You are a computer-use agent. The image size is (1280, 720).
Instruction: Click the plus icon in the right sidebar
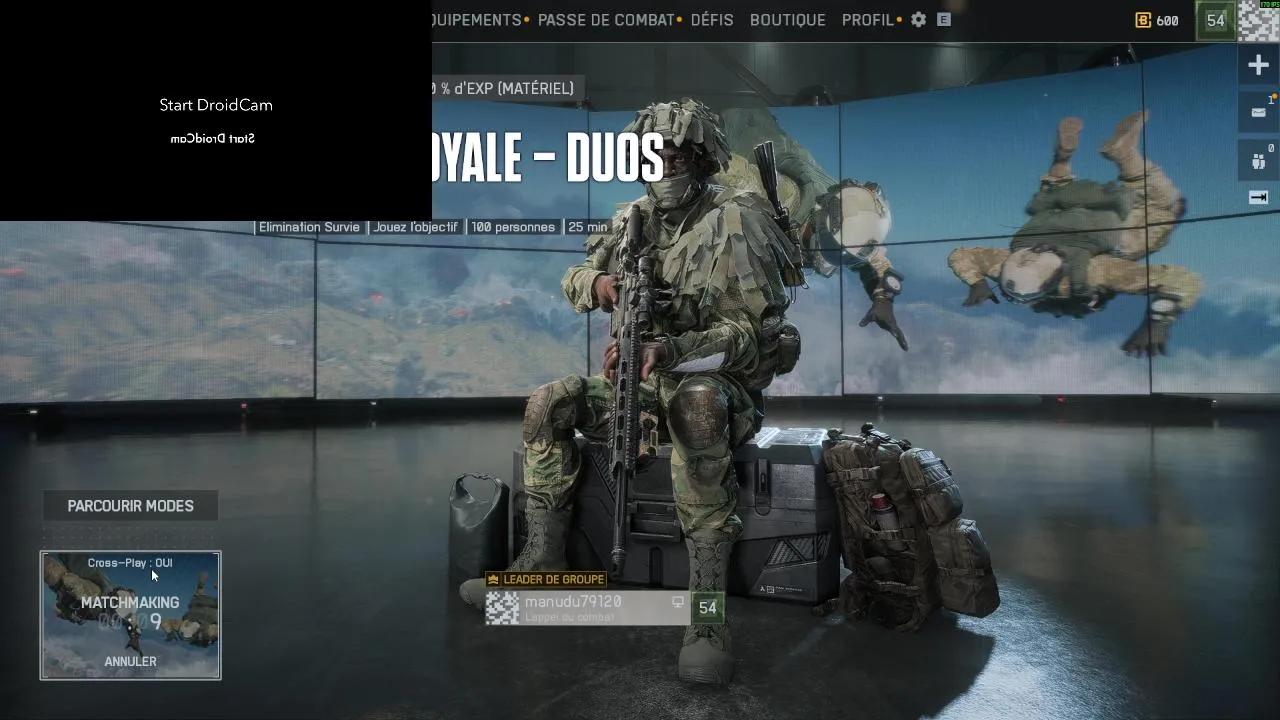(1257, 64)
